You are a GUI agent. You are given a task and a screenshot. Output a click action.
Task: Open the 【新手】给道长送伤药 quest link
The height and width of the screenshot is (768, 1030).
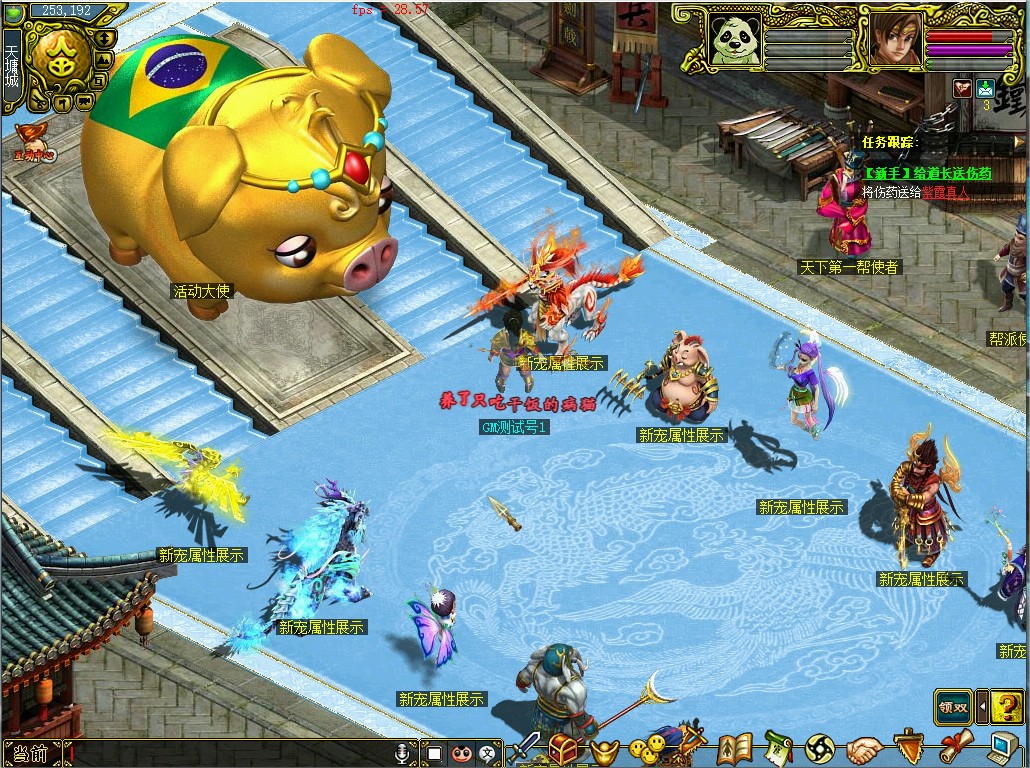(x=928, y=173)
